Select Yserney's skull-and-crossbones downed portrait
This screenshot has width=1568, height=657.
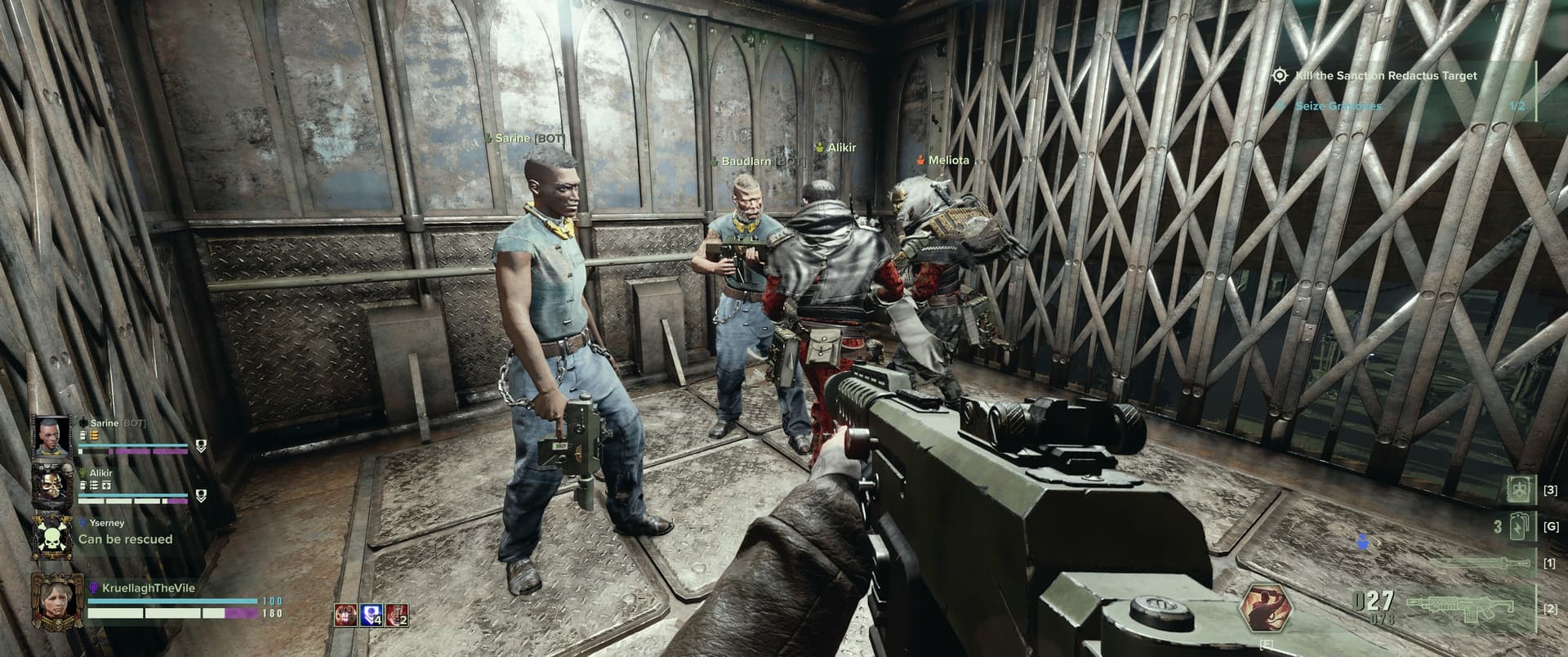click(52, 535)
